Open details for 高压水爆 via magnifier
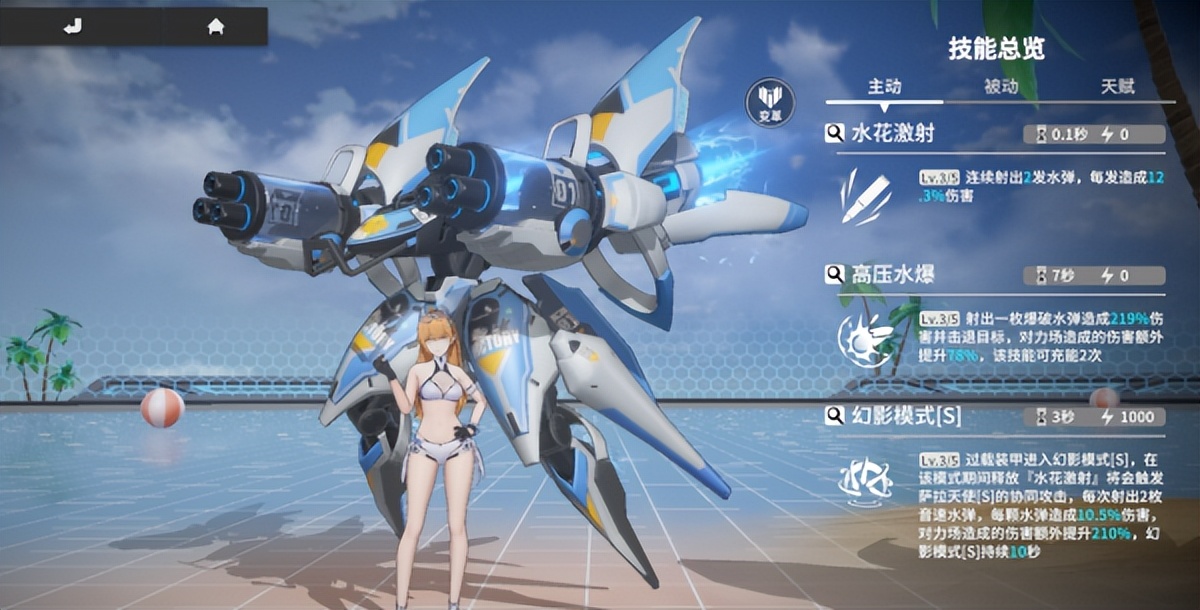The height and width of the screenshot is (610, 1200). (835, 275)
